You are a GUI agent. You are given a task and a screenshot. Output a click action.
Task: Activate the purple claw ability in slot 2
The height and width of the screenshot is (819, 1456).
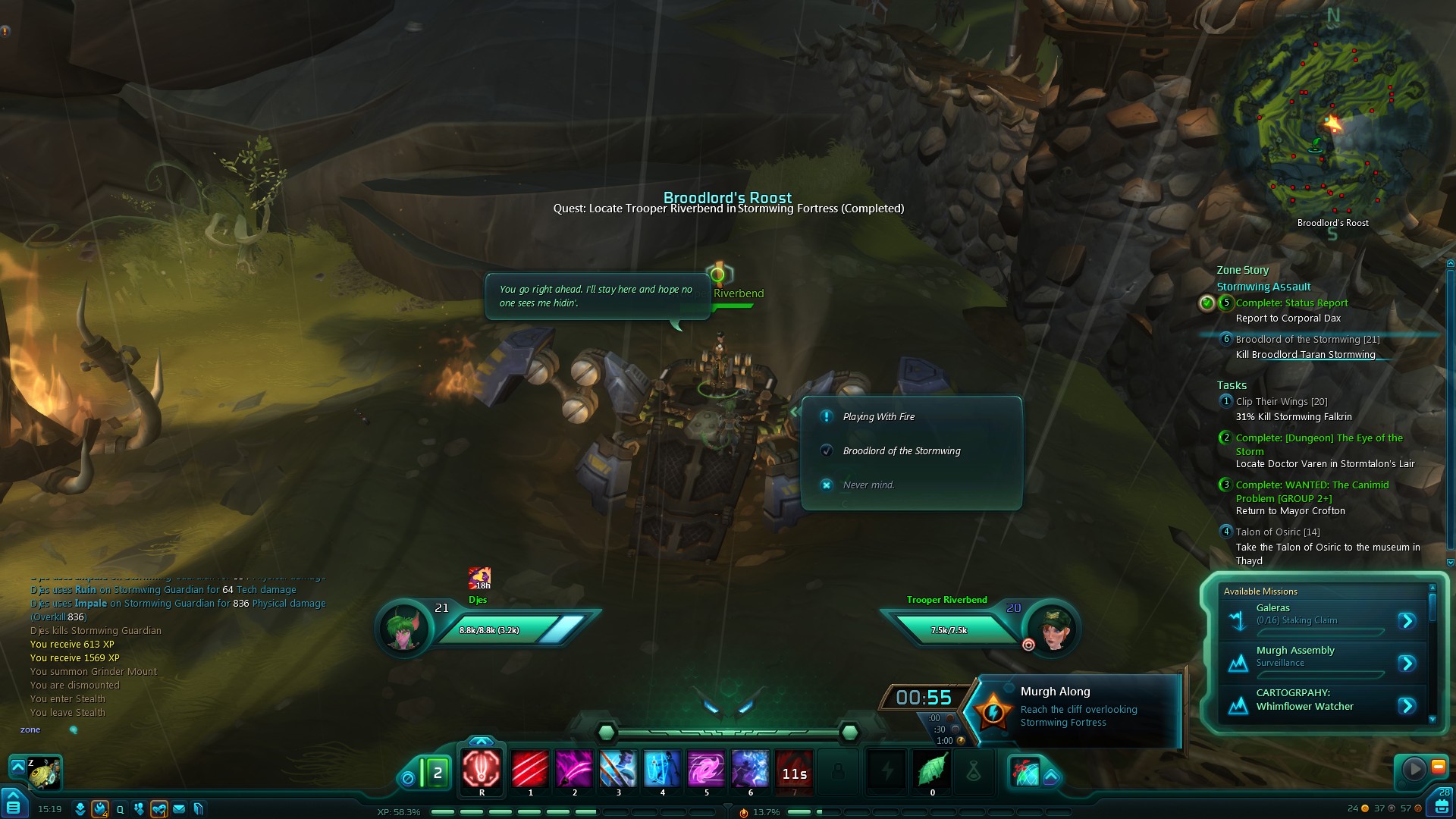click(574, 770)
